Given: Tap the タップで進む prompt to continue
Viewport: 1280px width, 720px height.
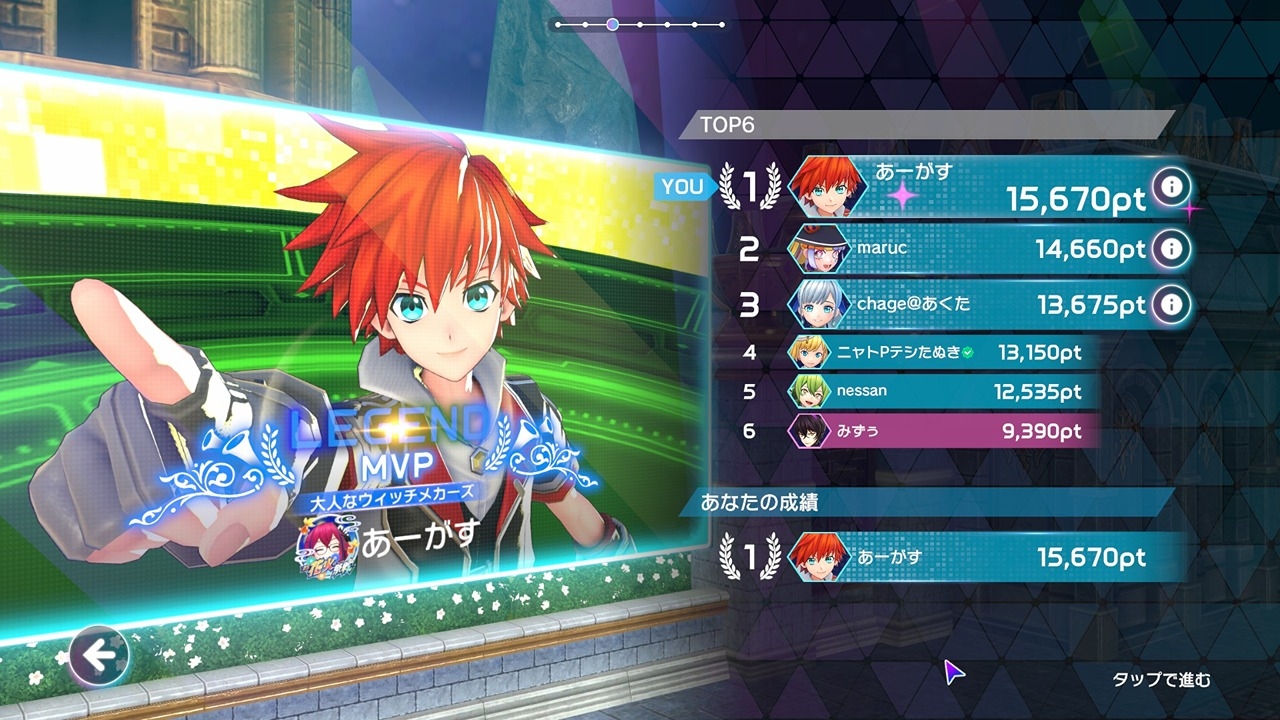Looking at the screenshot, I should click(1161, 680).
